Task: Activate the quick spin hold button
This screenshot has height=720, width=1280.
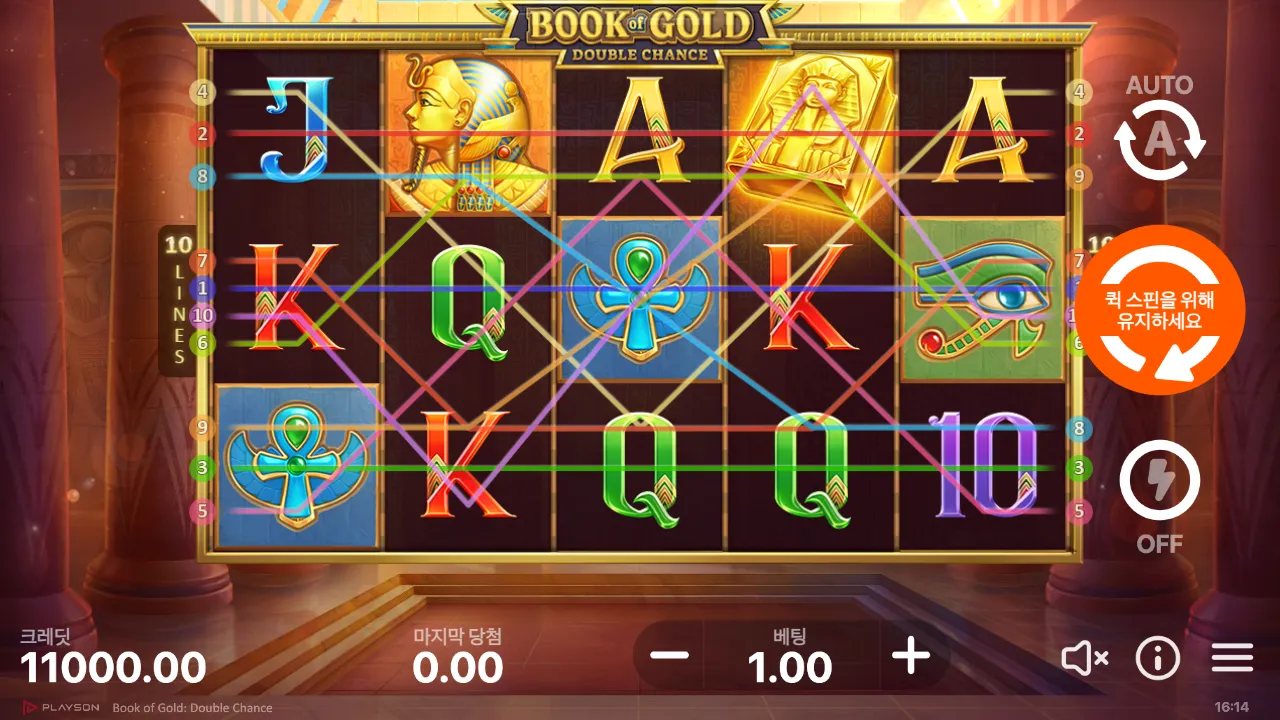Action: coord(1160,310)
